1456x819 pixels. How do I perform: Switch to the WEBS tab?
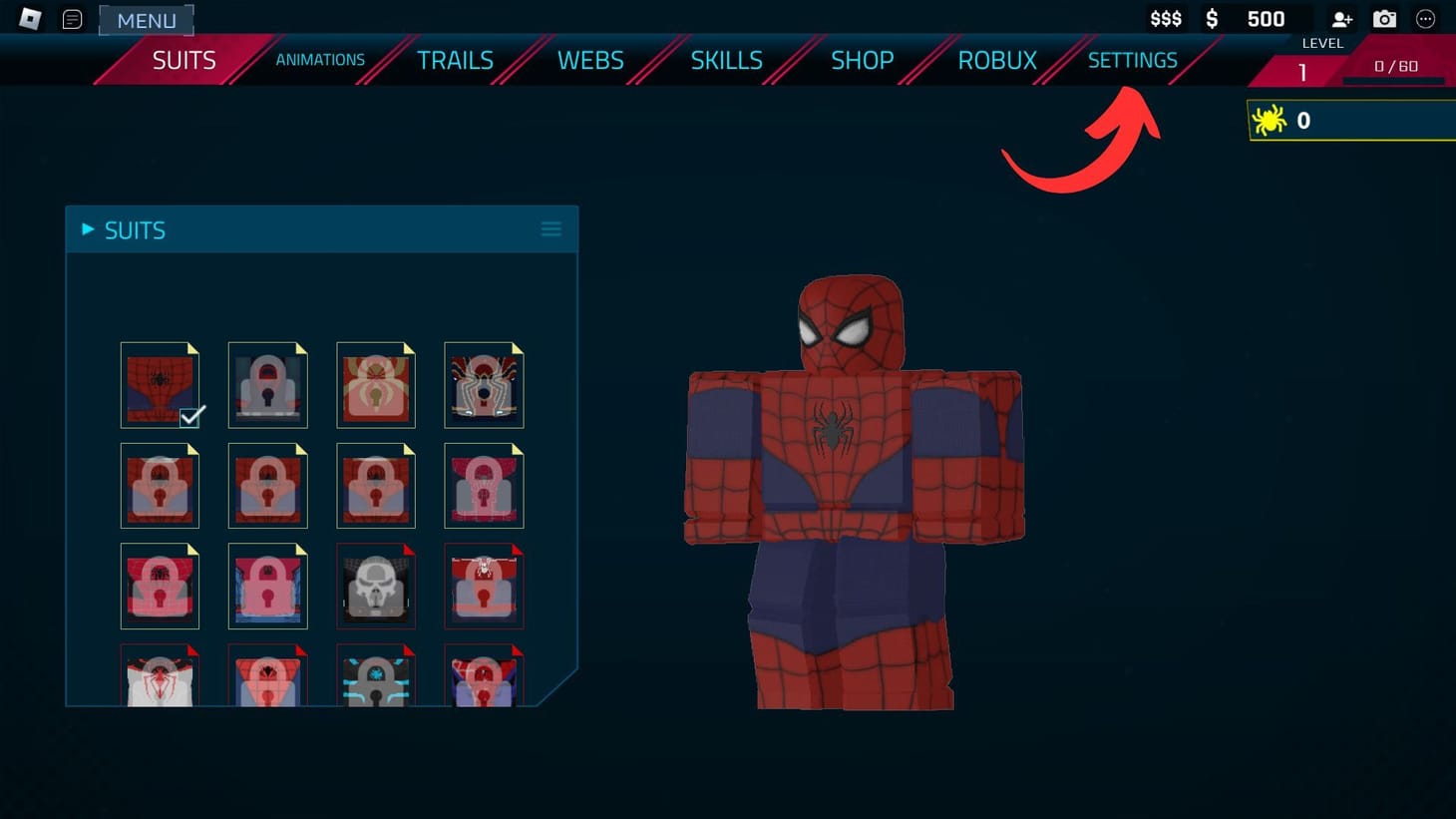(x=590, y=60)
